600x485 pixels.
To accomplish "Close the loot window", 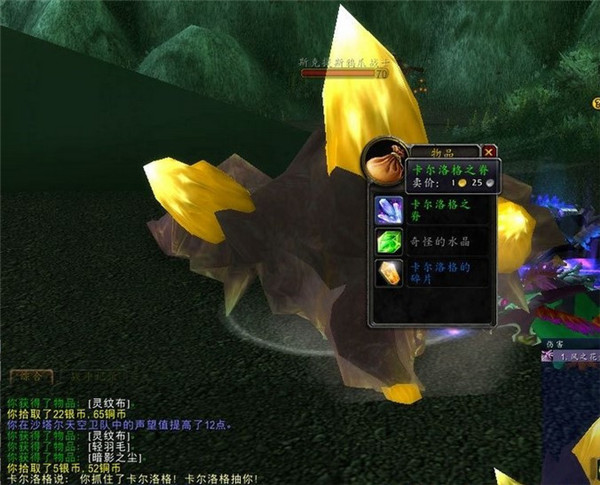I will pyautogui.click(x=489, y=151).
